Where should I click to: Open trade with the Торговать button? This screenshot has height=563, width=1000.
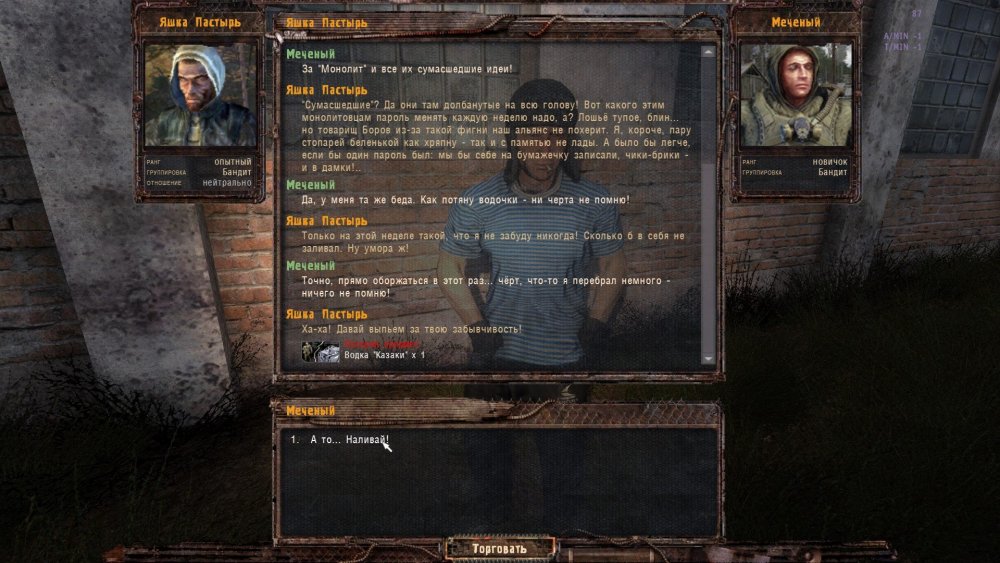pyautogui.click(x=499, y=548)
